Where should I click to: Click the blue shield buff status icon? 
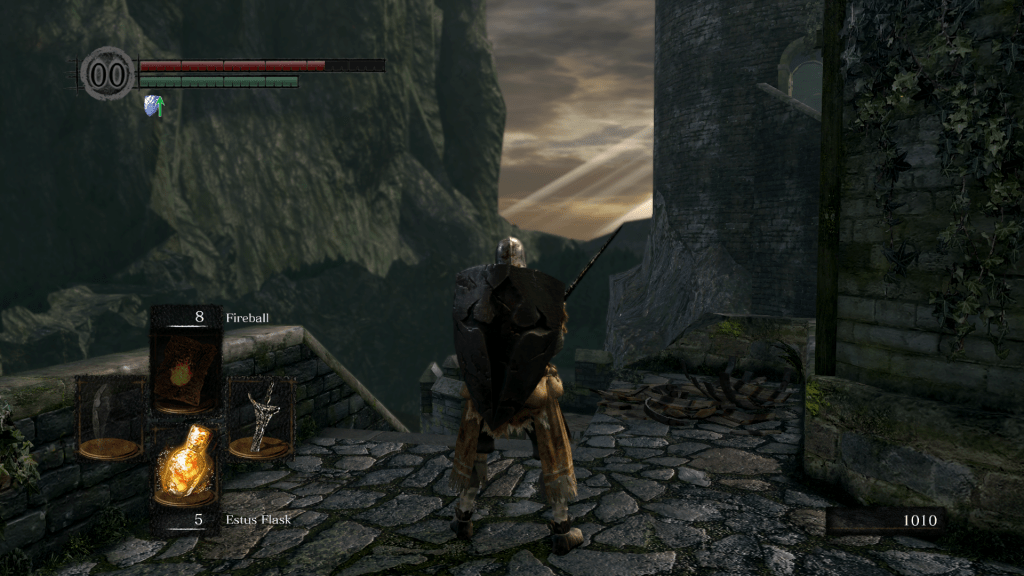tap(153, 106)
